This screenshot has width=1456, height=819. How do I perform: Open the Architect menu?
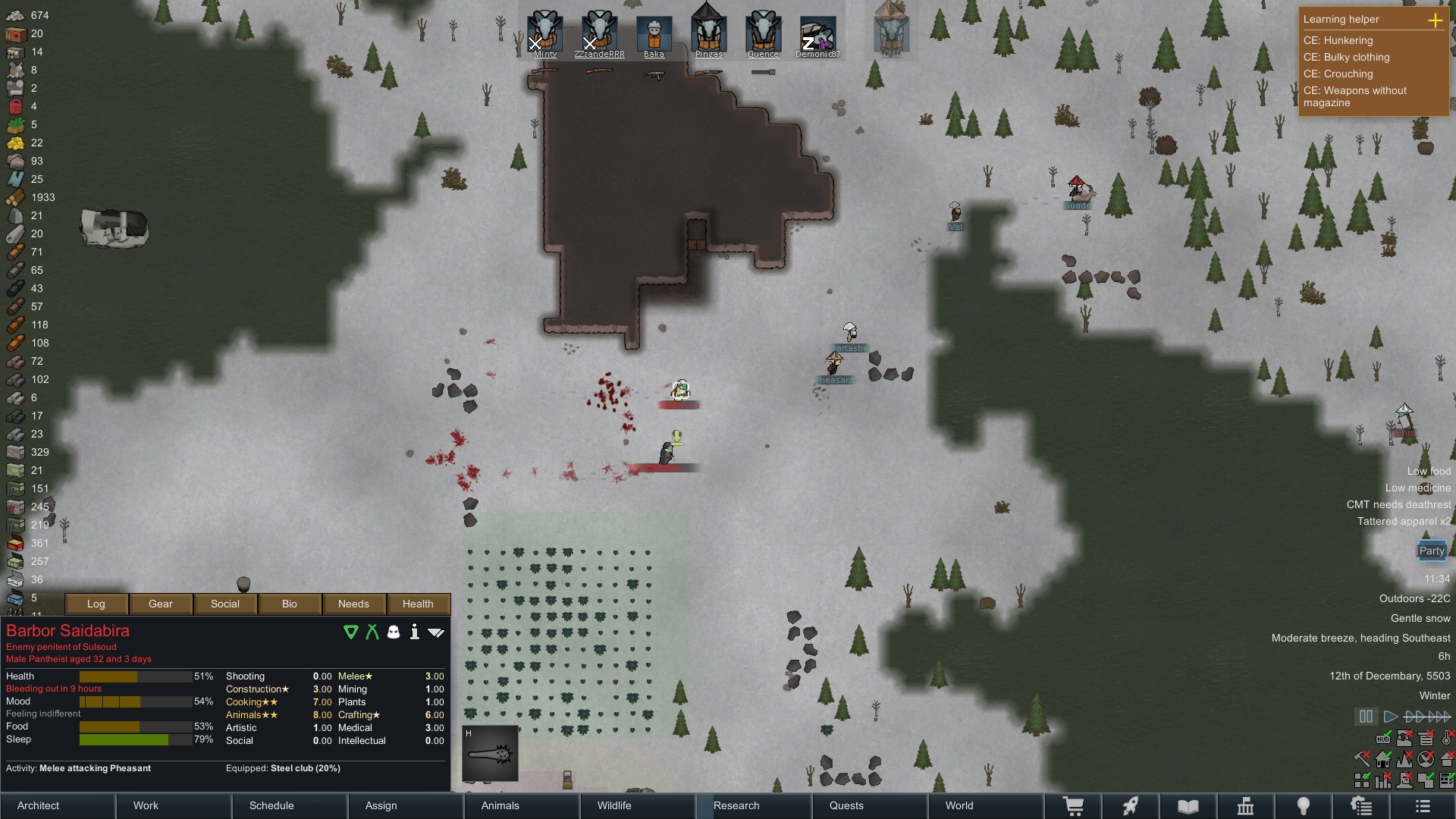click(x=38, y=805)
